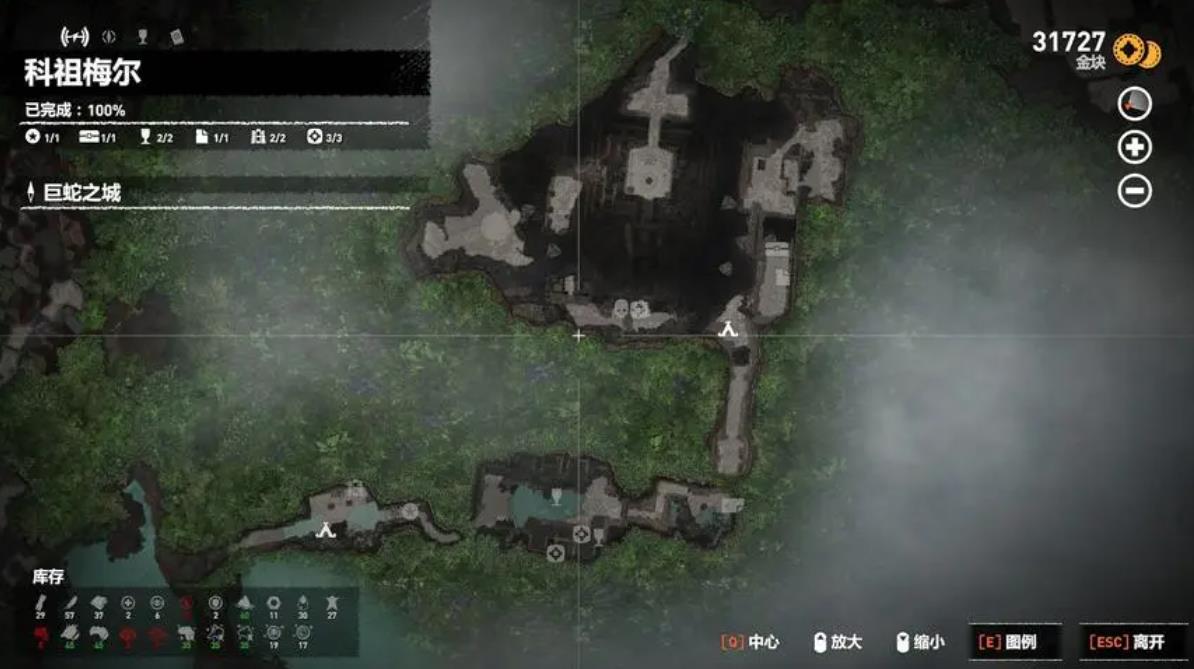Switch to the diamond-shaped tab icon
Viewport: 1194px width, 669px height.
tap(109, 37)
